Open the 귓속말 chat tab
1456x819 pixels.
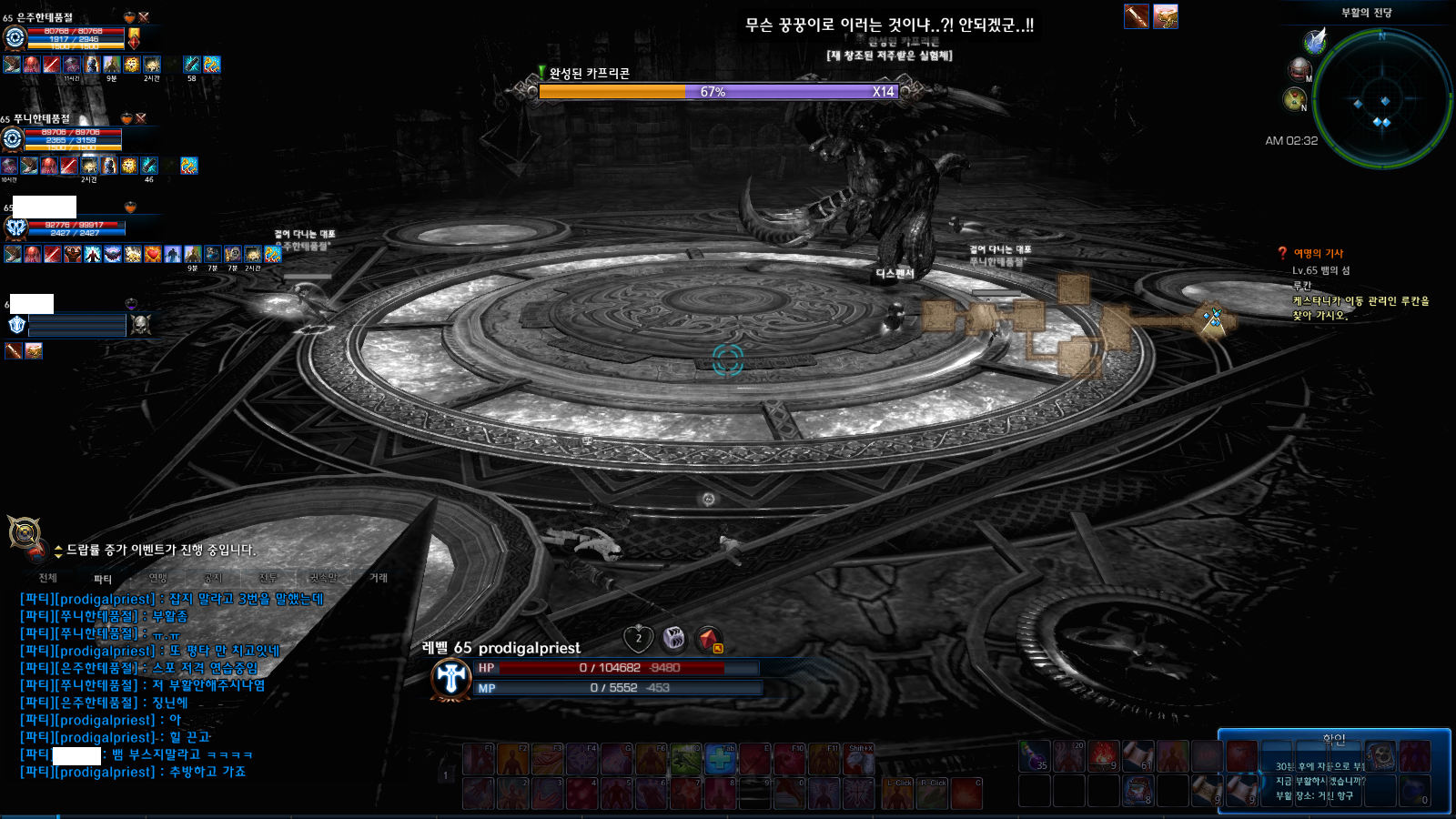[323, 578]
